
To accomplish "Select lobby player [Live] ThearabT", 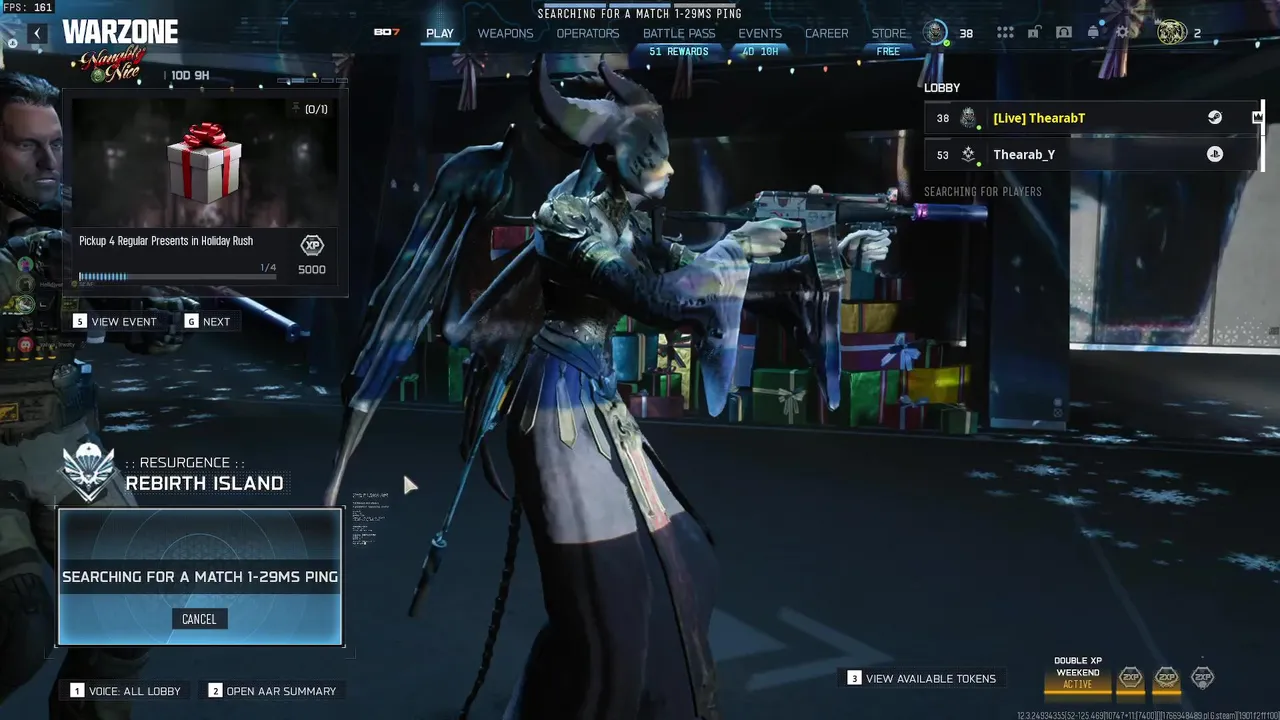I will [x=1039, y=118].
